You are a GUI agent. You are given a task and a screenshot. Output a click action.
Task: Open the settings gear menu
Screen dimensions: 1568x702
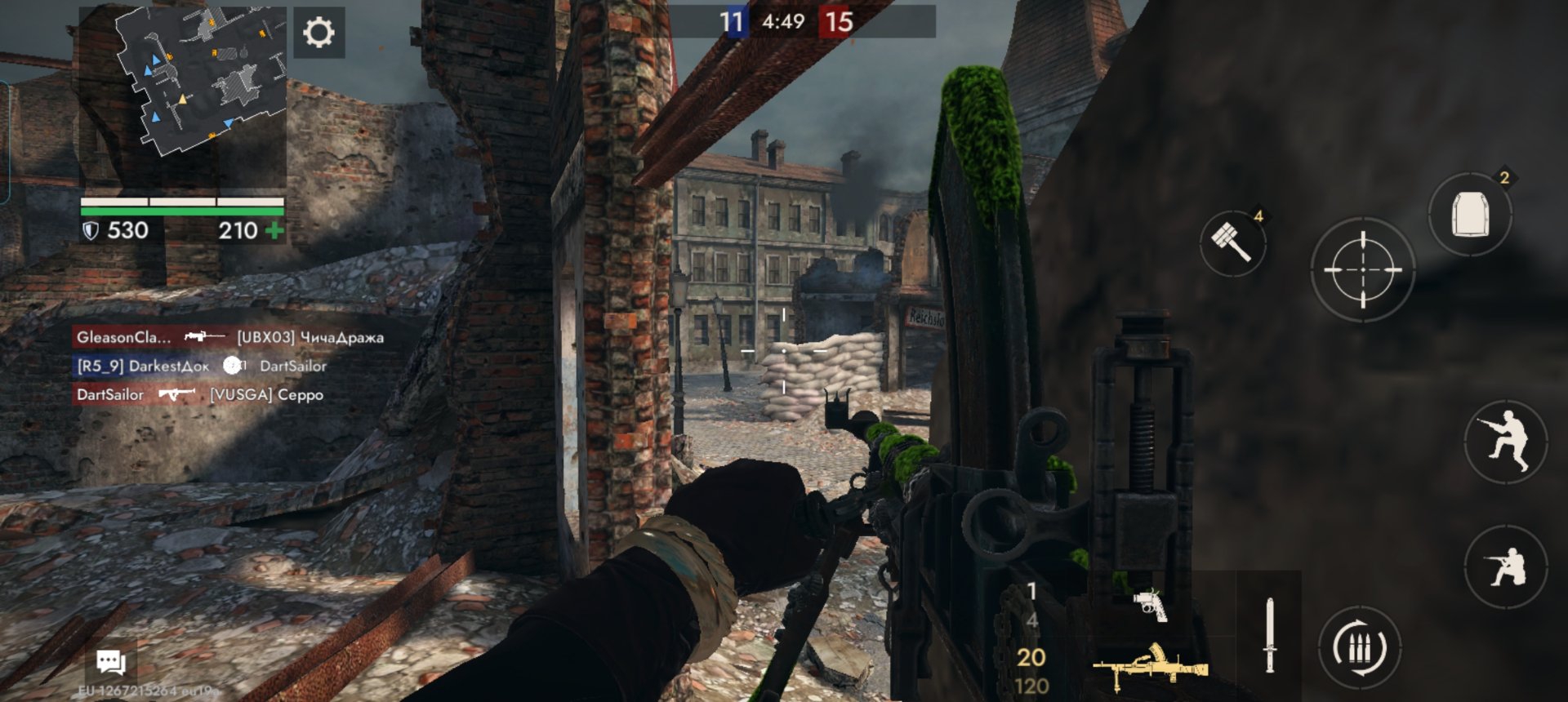coord(318,33)
